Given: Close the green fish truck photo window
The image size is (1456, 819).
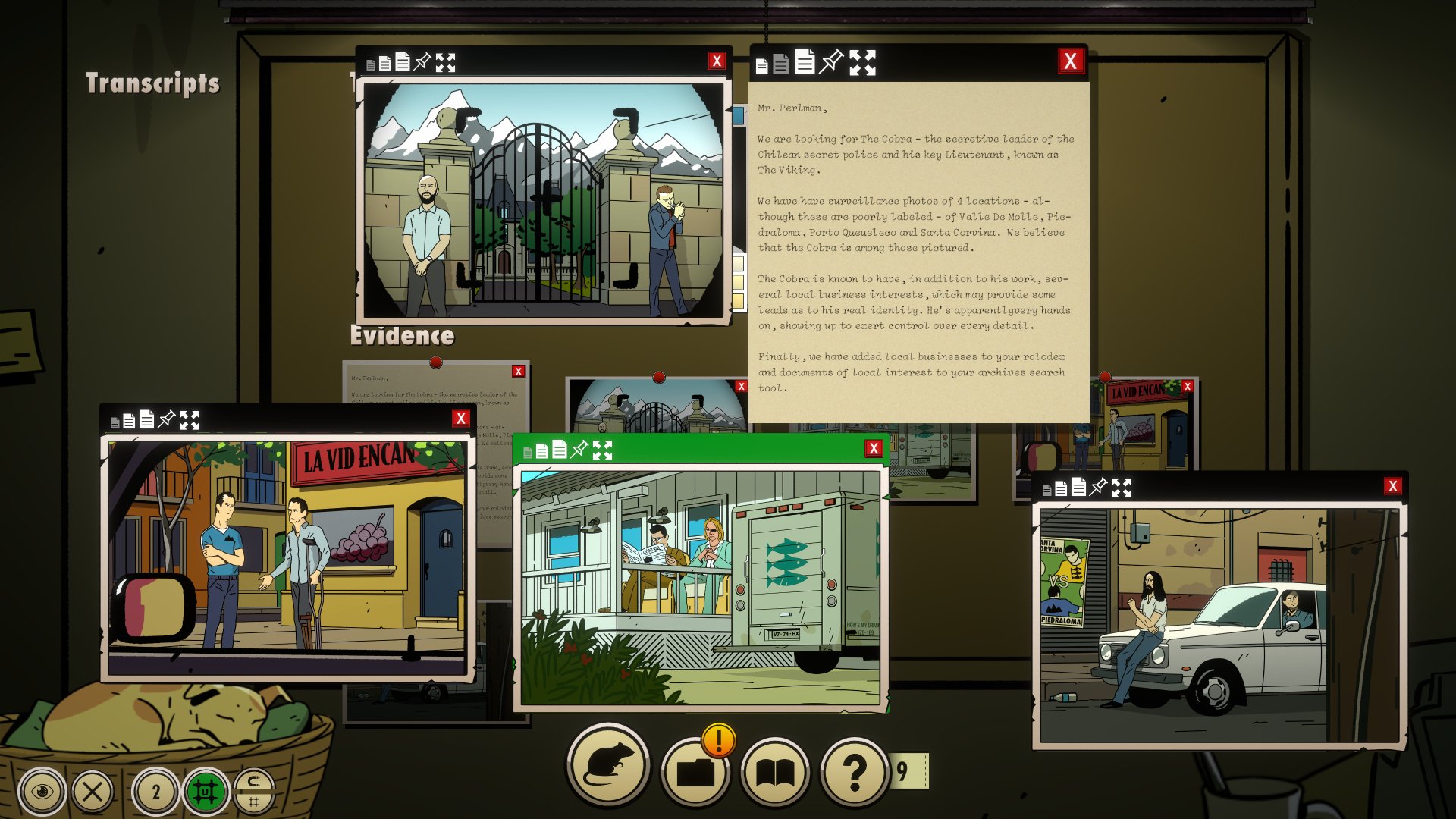Looking at the screenshot, I should (874, 449).
